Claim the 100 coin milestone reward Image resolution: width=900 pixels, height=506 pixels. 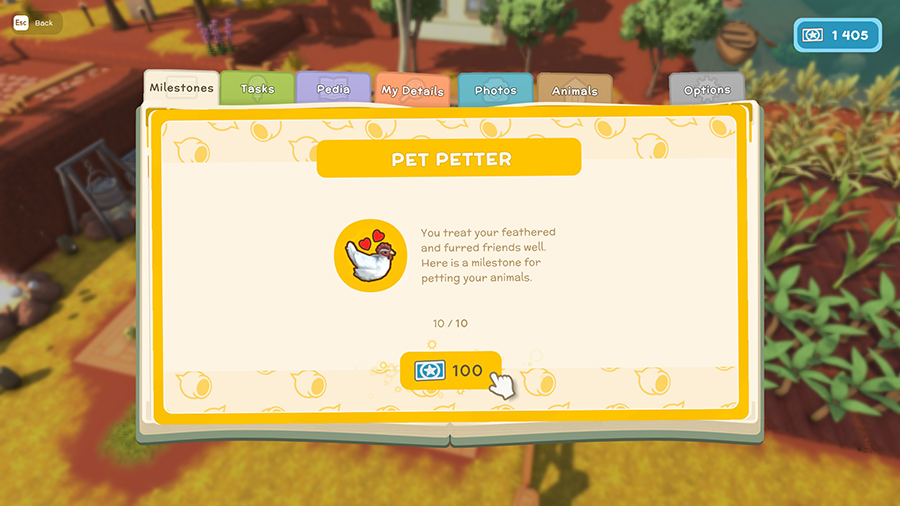point(451,370)
